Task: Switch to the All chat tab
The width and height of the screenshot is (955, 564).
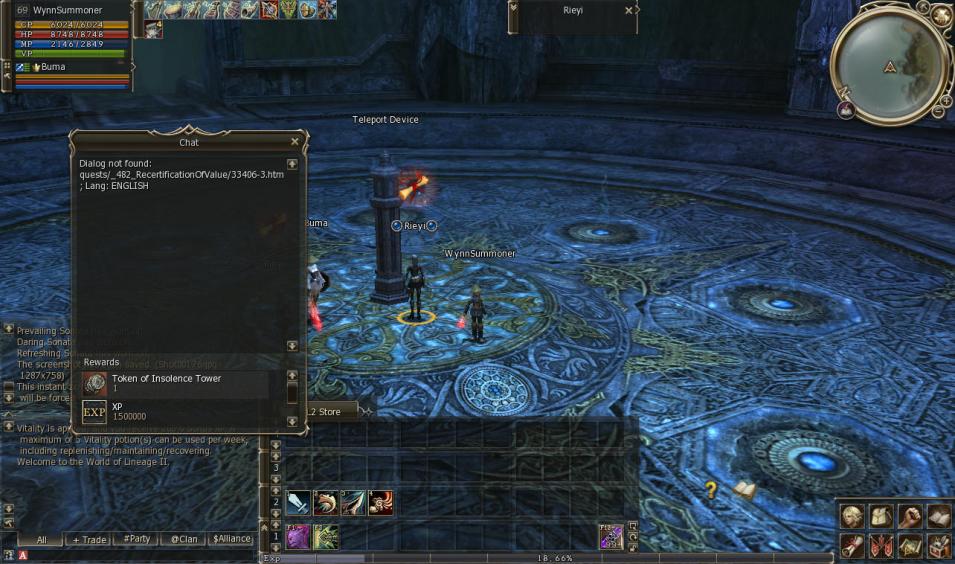Action: click(41, 539)
